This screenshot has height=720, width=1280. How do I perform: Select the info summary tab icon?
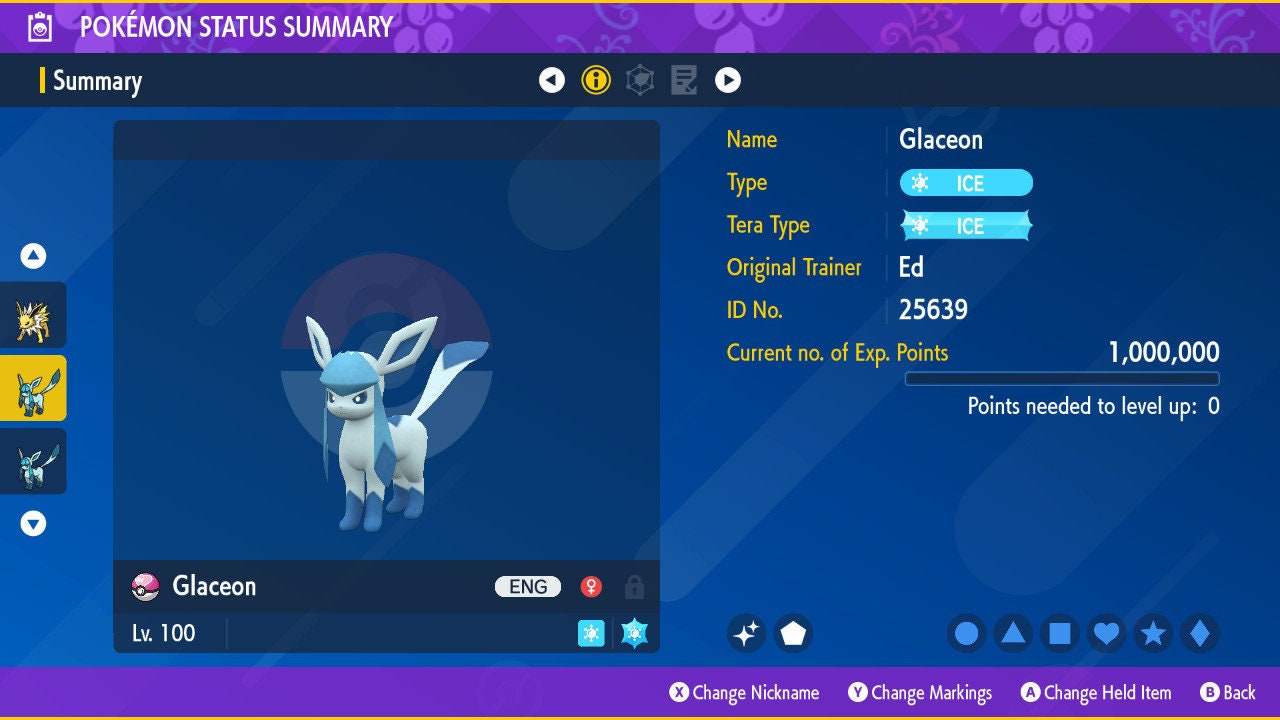[x=596, y=80]
